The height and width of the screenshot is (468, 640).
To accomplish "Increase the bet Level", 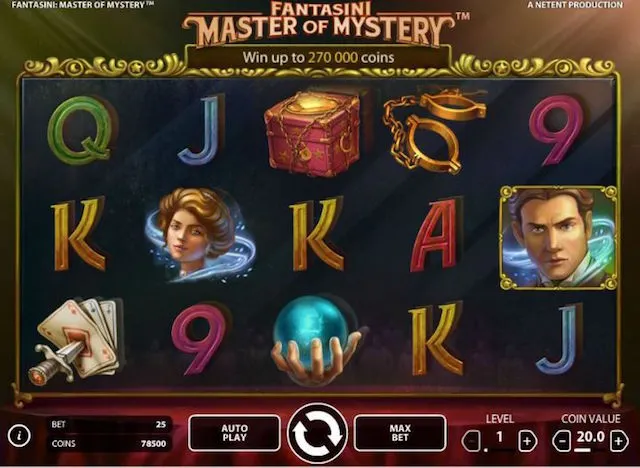I will (x=528, y=440).
